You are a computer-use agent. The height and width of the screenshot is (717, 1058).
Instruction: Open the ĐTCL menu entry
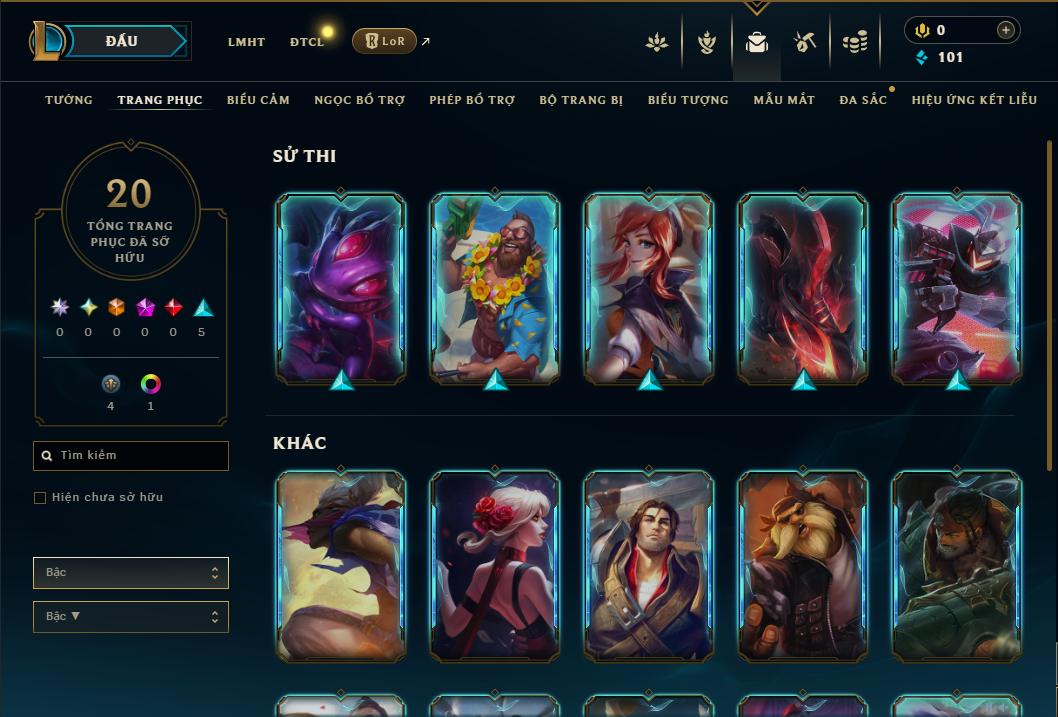(x=307, y=42)
